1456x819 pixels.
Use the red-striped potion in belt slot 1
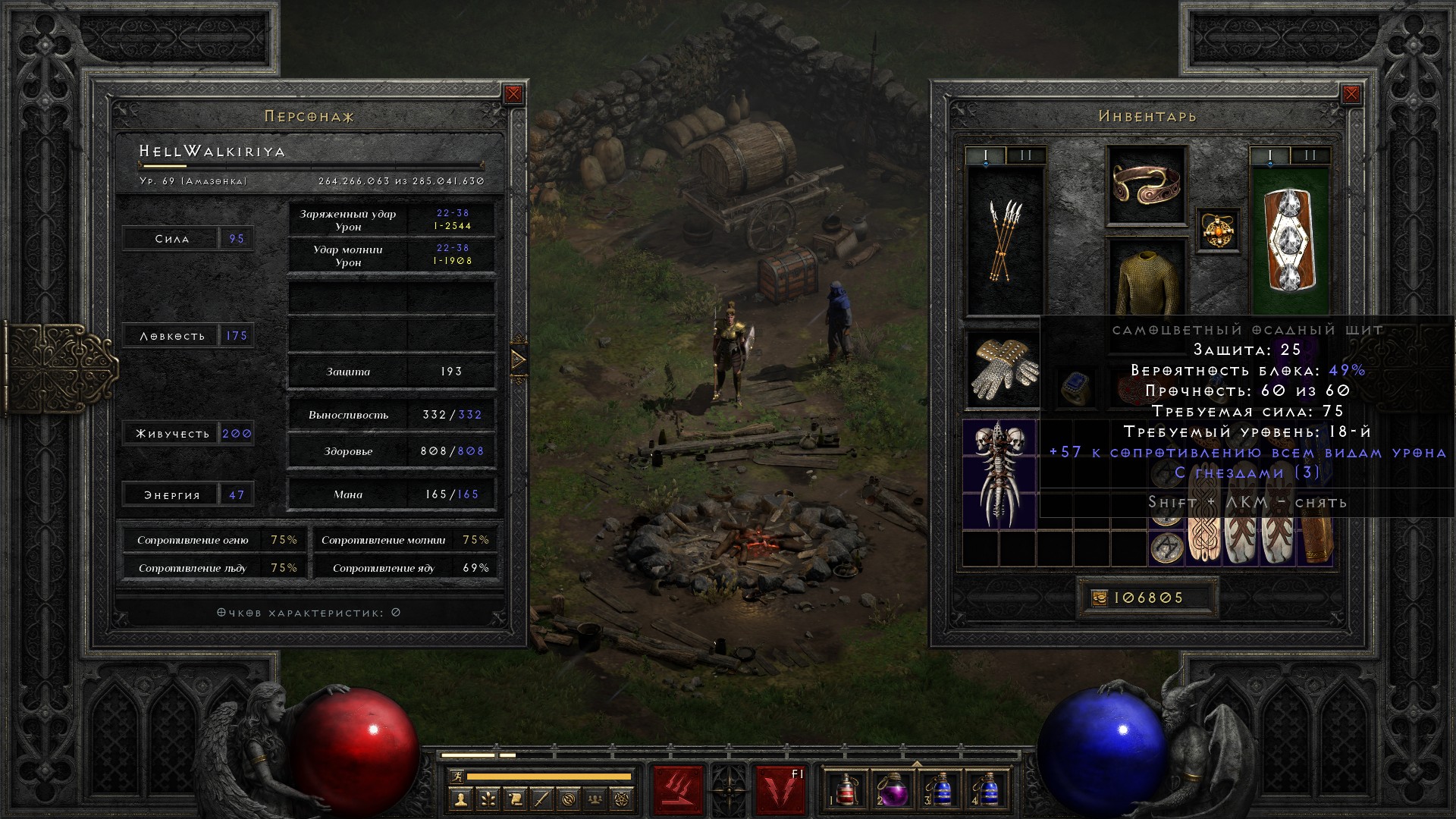point(845,790)
